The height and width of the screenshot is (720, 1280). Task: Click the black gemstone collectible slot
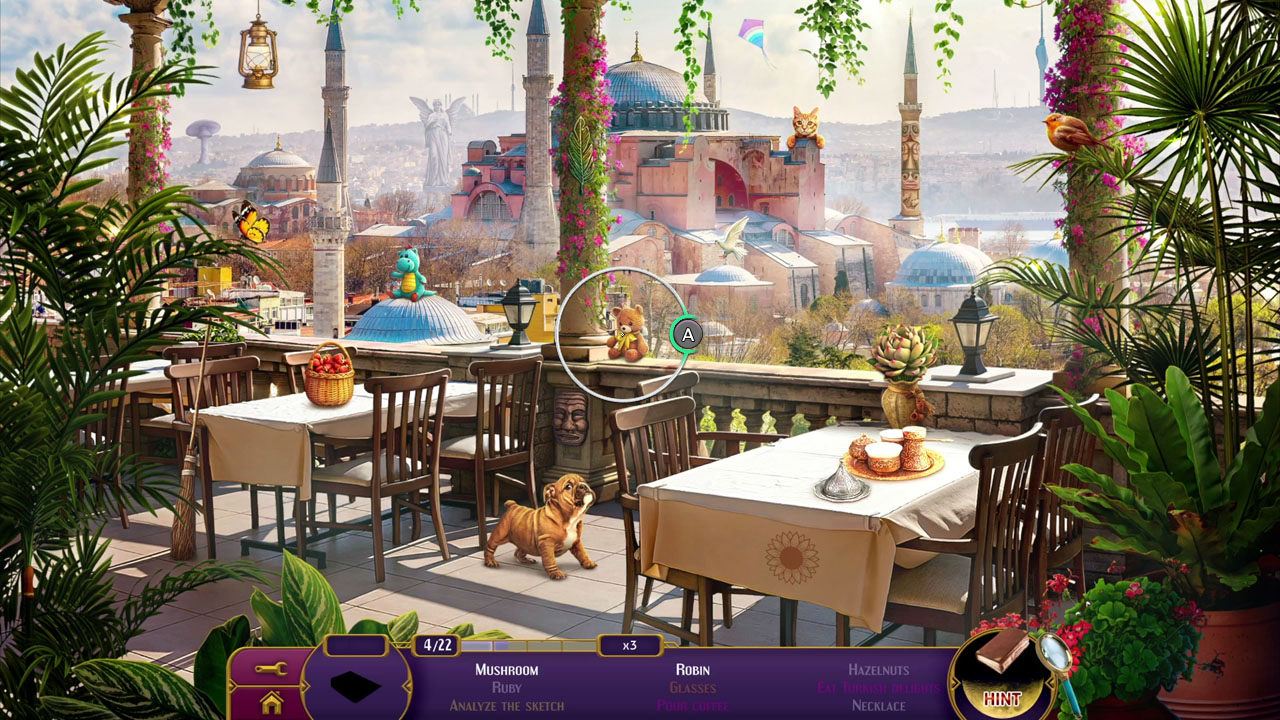[x=357, y=688]
